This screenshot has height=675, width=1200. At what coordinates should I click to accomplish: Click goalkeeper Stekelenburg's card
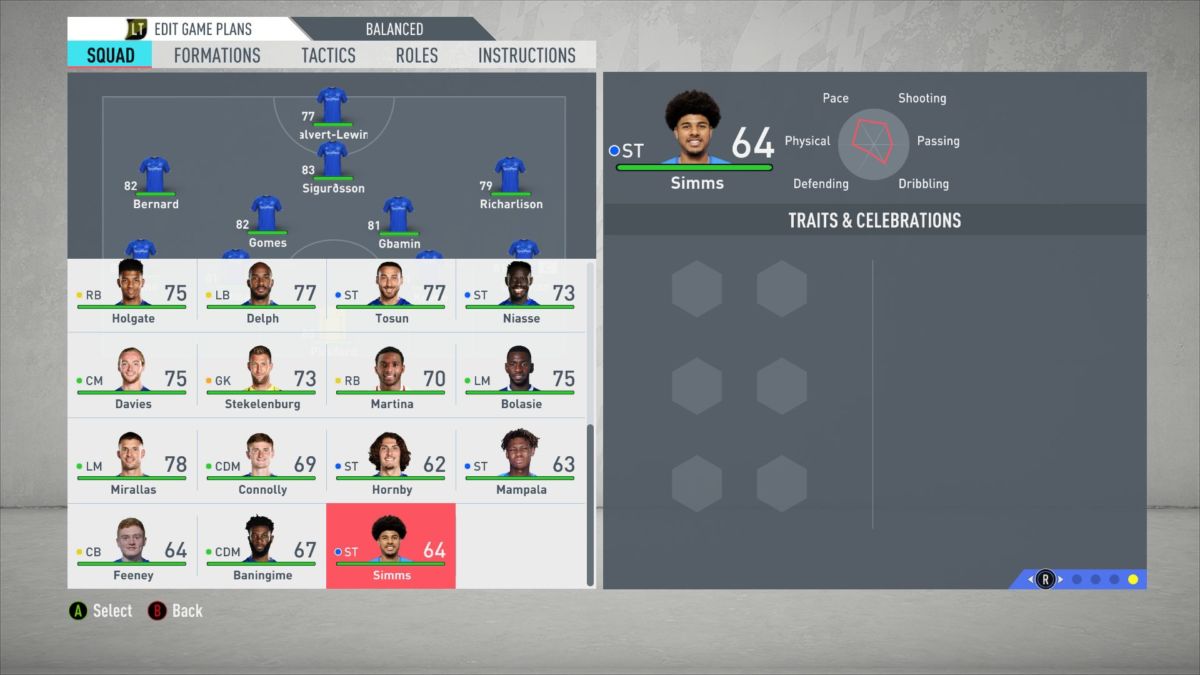tap(261, 381)
